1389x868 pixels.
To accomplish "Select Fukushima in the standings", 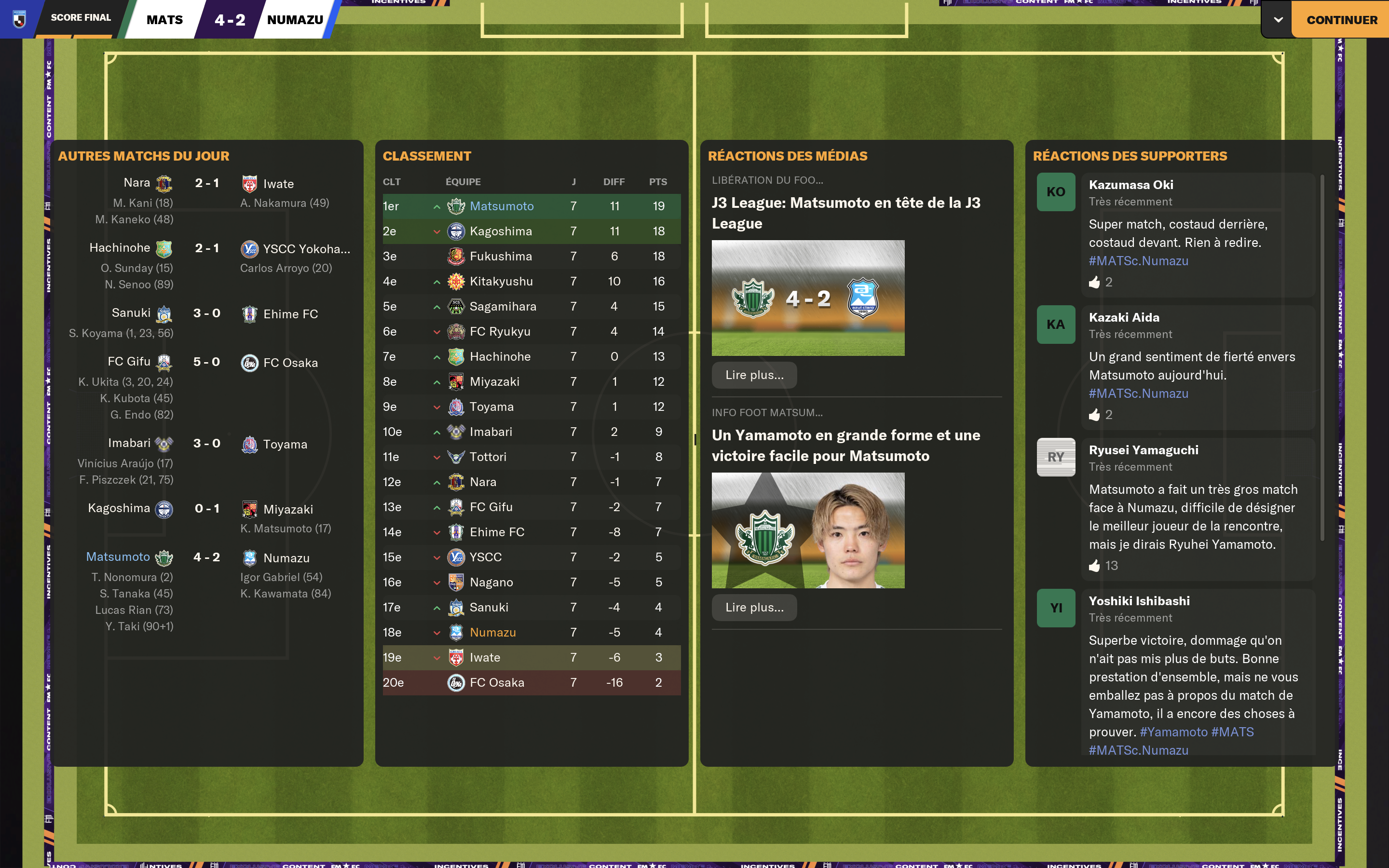I will point(501,257).
